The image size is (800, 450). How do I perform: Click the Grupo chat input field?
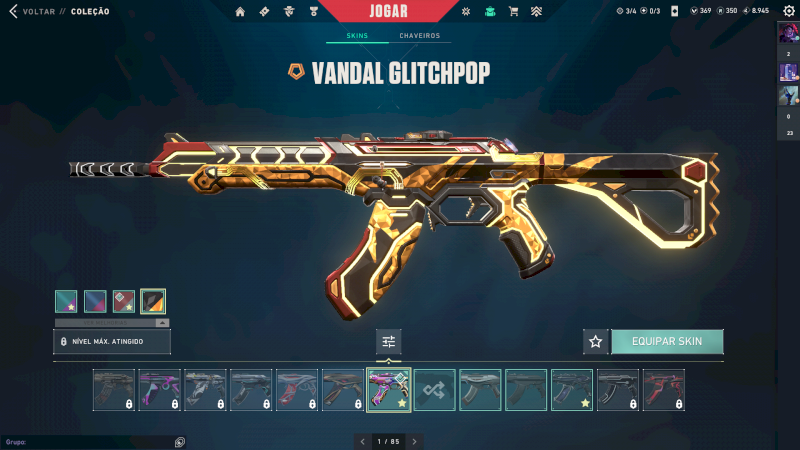click(85, 441)
